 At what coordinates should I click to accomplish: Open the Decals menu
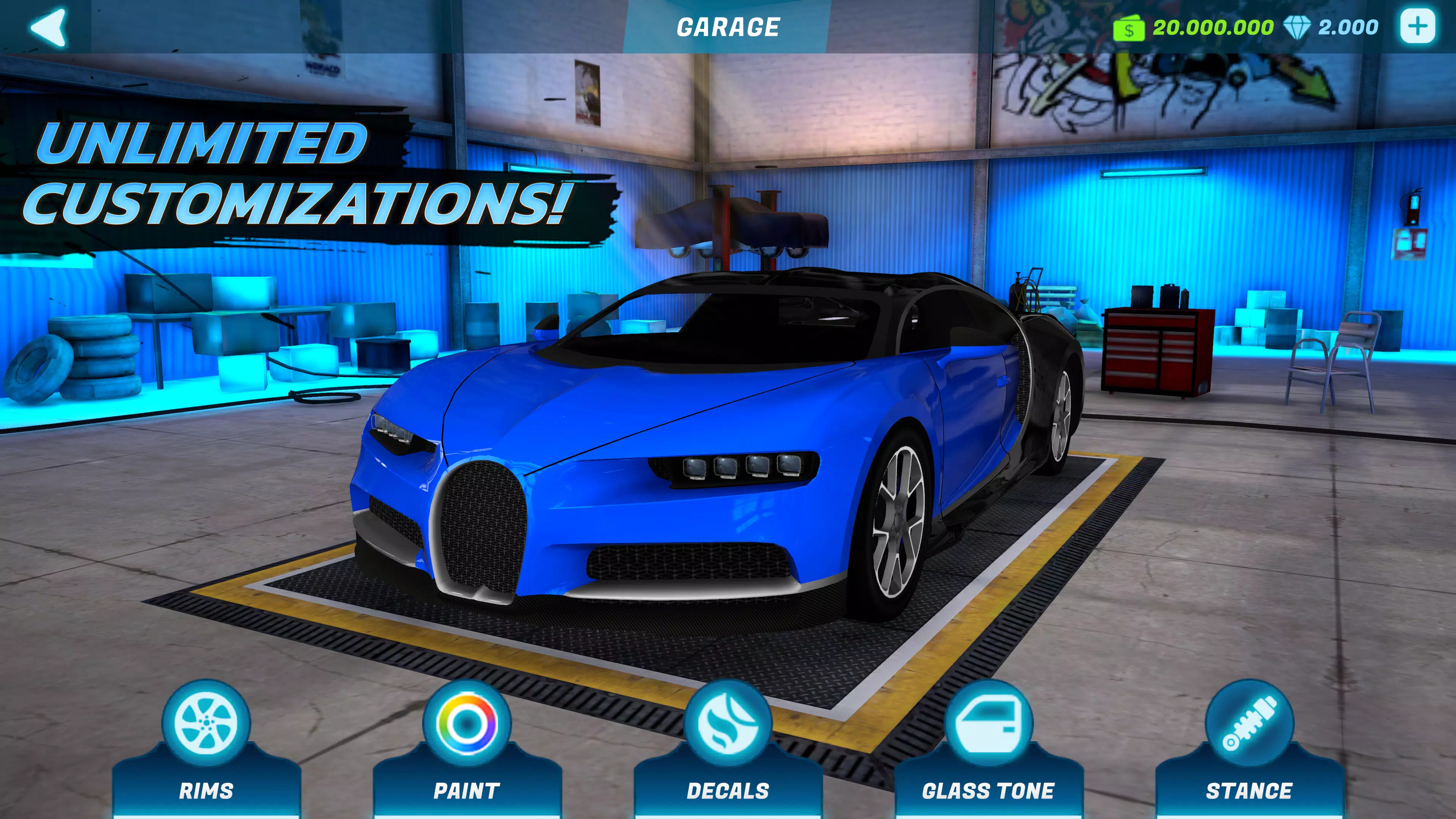(x=728, y=746)
